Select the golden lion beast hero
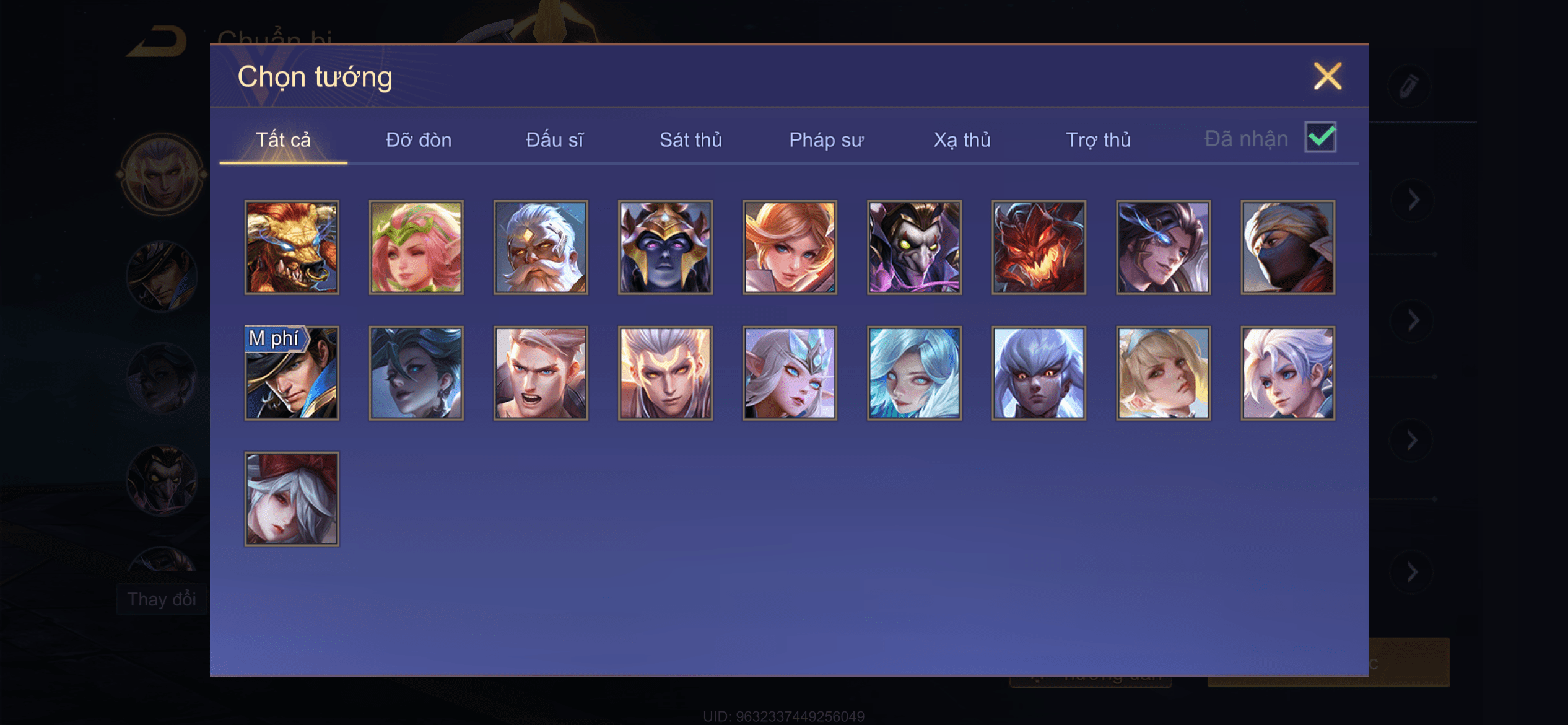This screenshot has height=725, width=1568. click(292, 247)
